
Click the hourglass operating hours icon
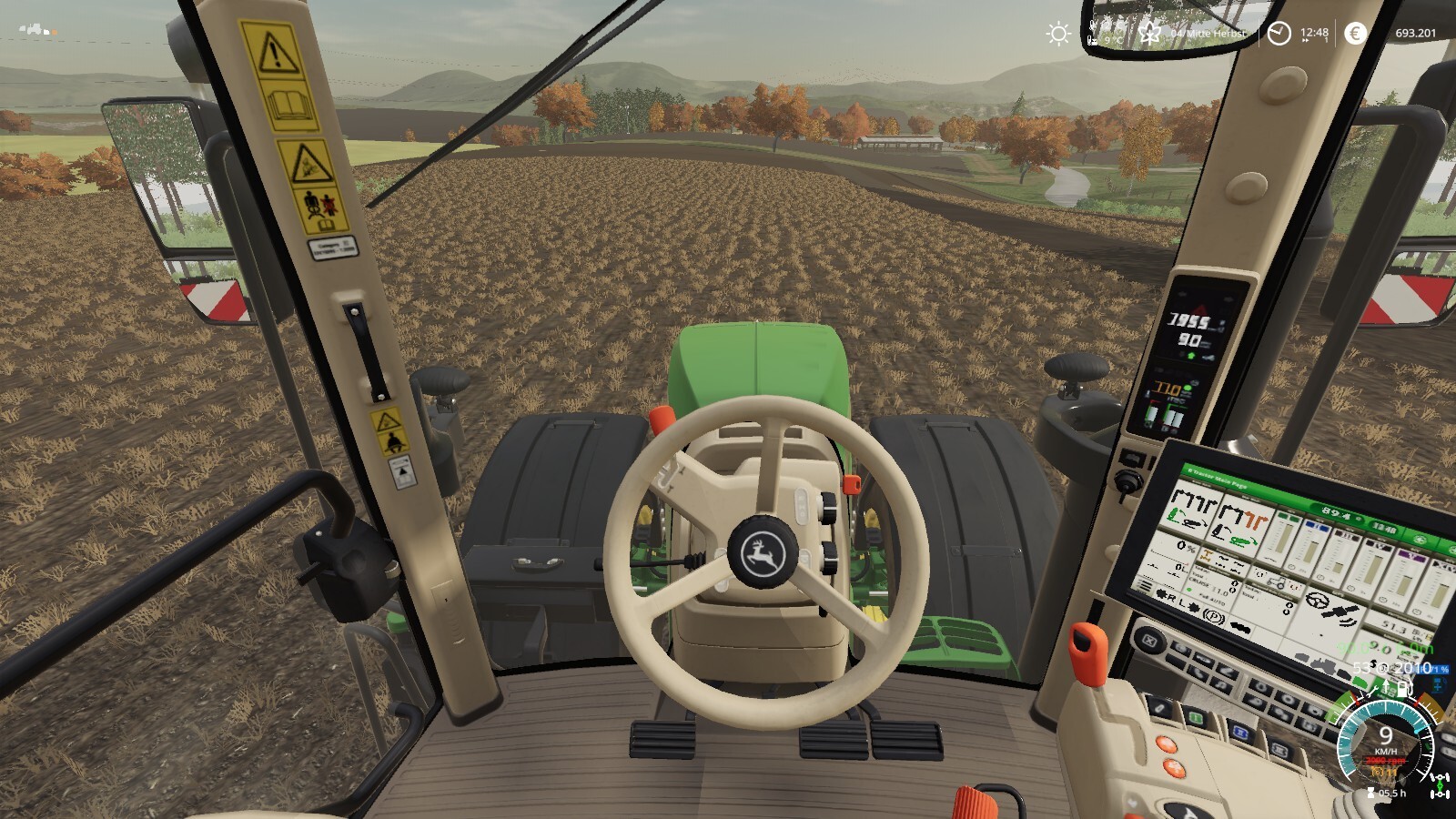click(x=1370, y=794)
